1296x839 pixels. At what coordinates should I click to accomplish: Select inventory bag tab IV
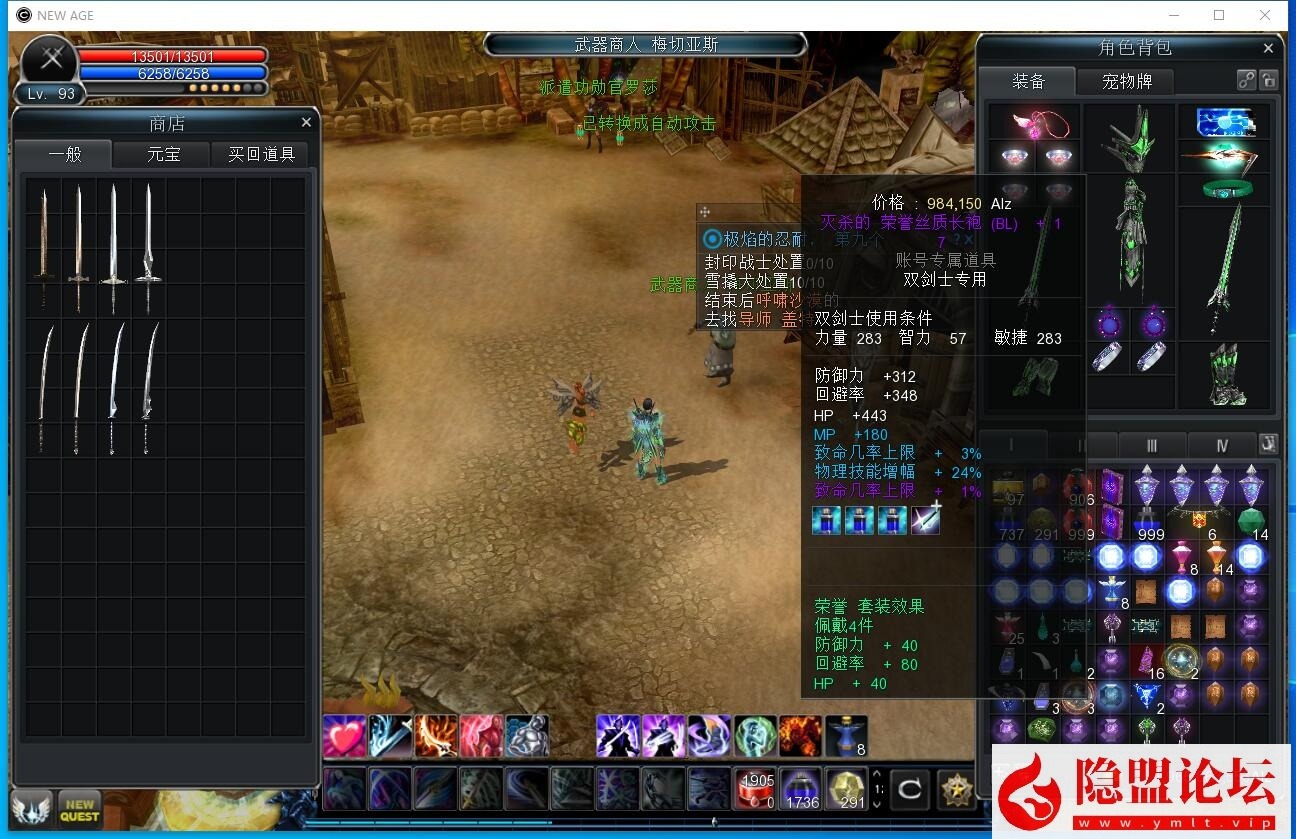click(1221, 445)
